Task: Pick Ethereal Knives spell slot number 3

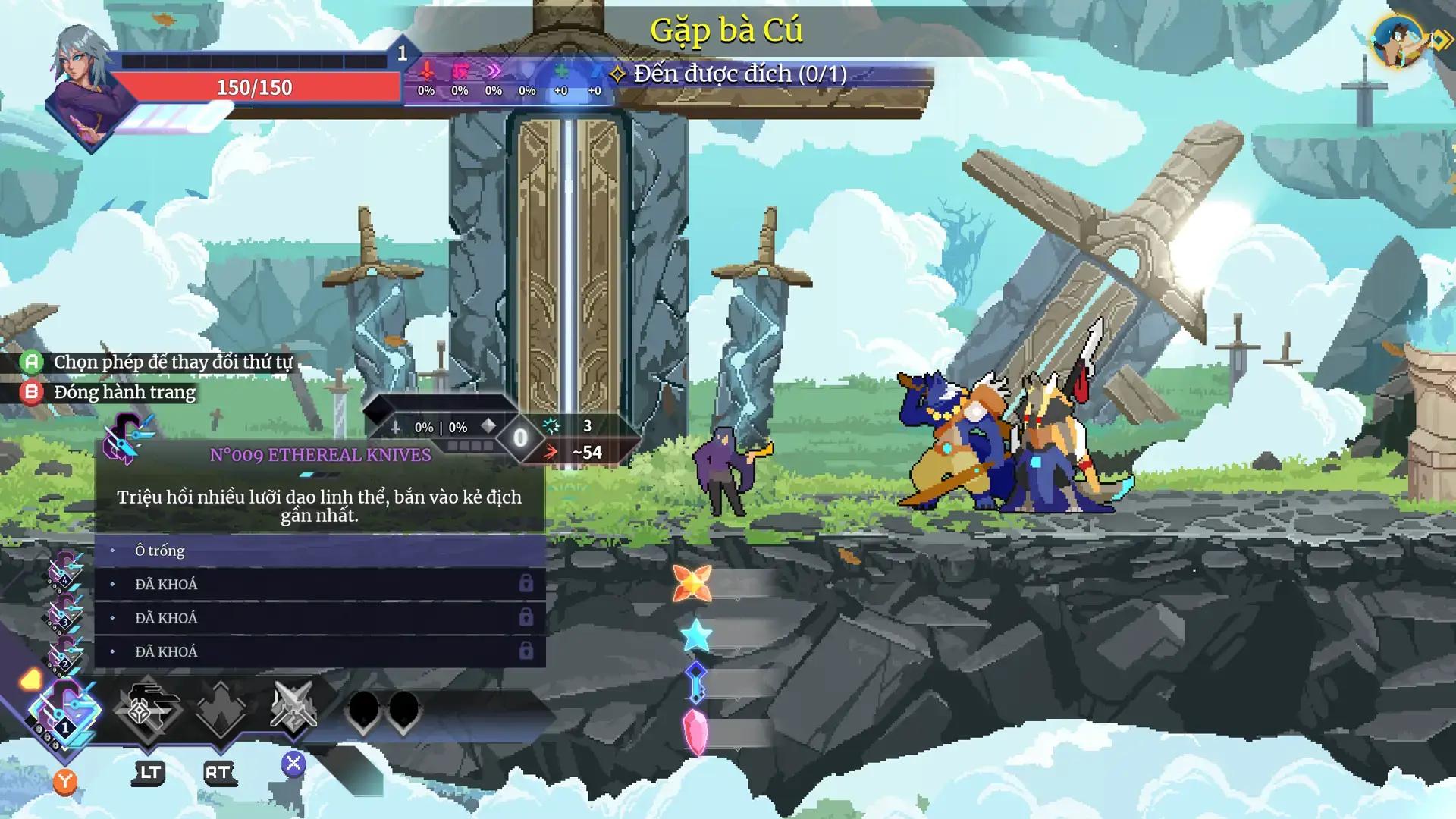Action: pos(64,613)
